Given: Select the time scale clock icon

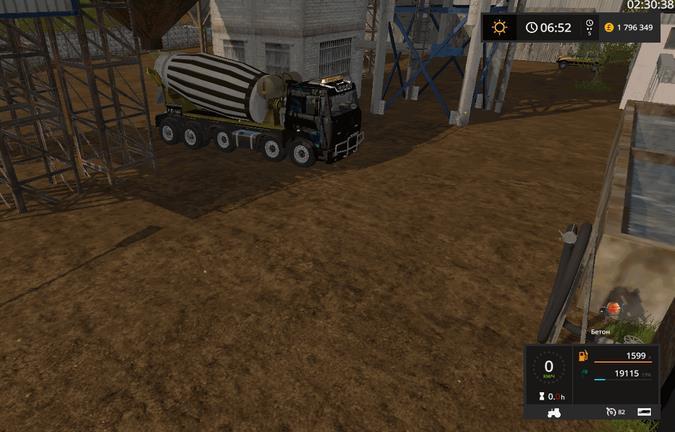Looking at the screenshot, I should coord(590,24).
